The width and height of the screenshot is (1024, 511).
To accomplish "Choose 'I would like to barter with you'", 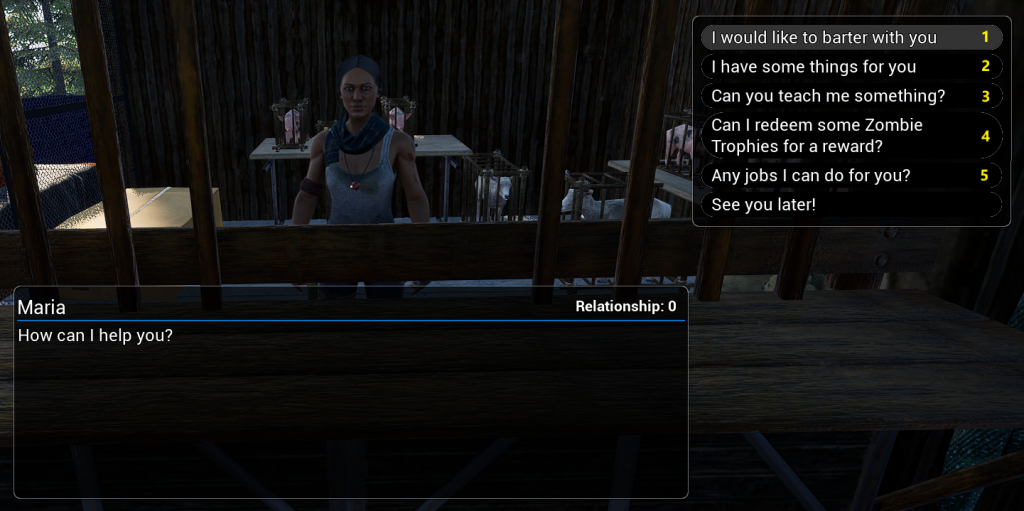I will coord(824,38).
